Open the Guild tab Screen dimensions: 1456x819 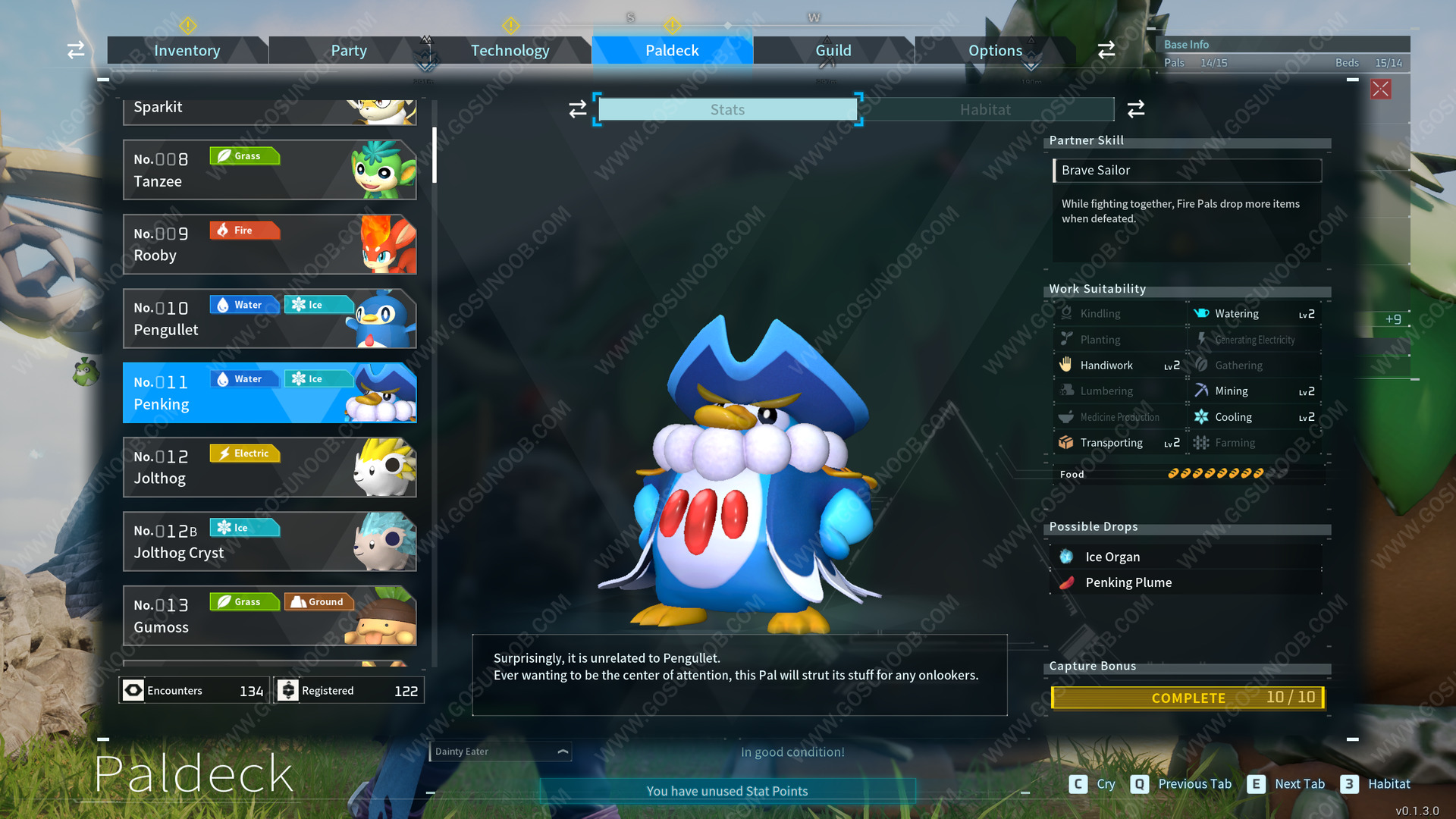(833, 51)
